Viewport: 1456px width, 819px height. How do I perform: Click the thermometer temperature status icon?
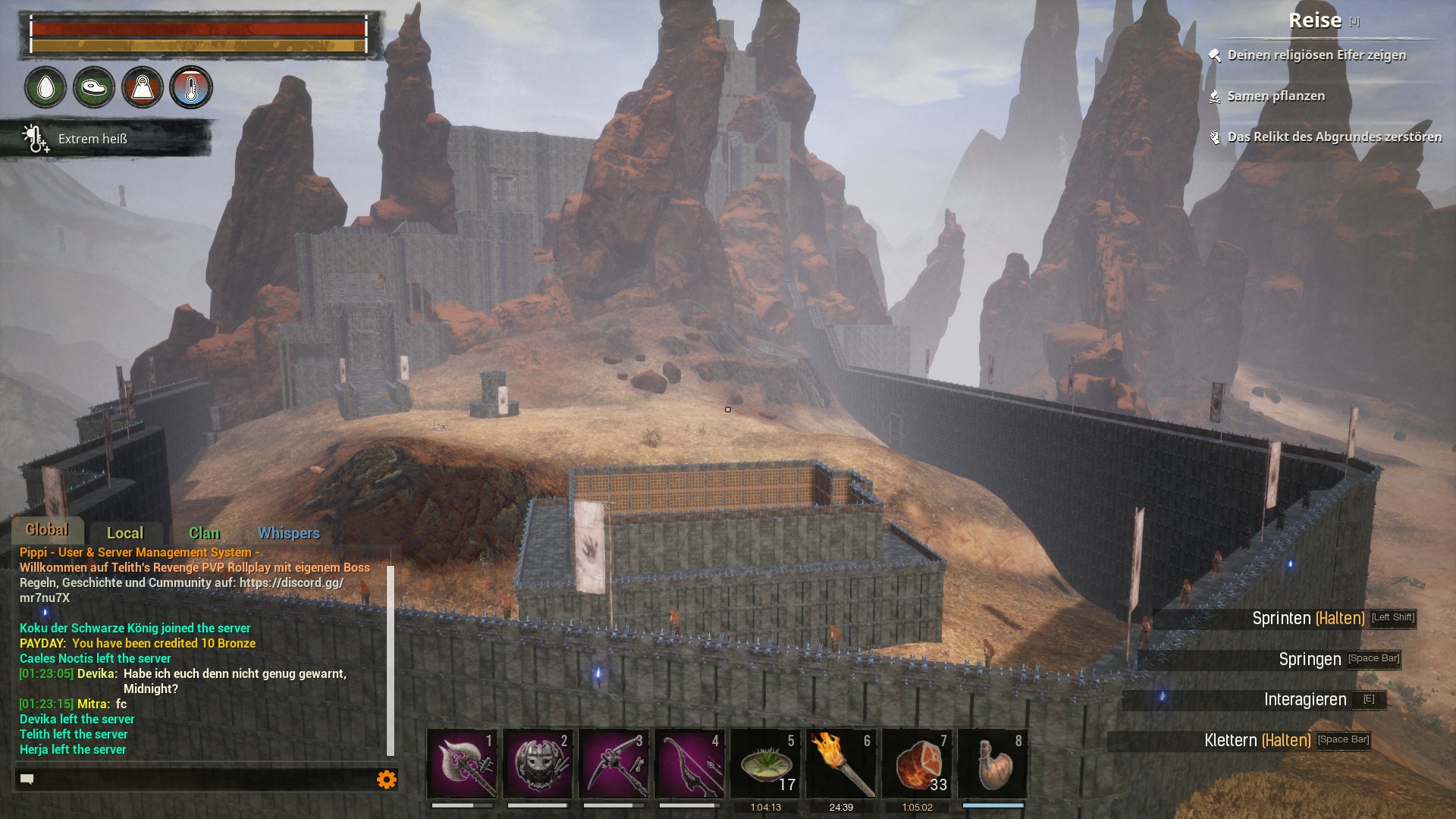[x=191, y=87]
